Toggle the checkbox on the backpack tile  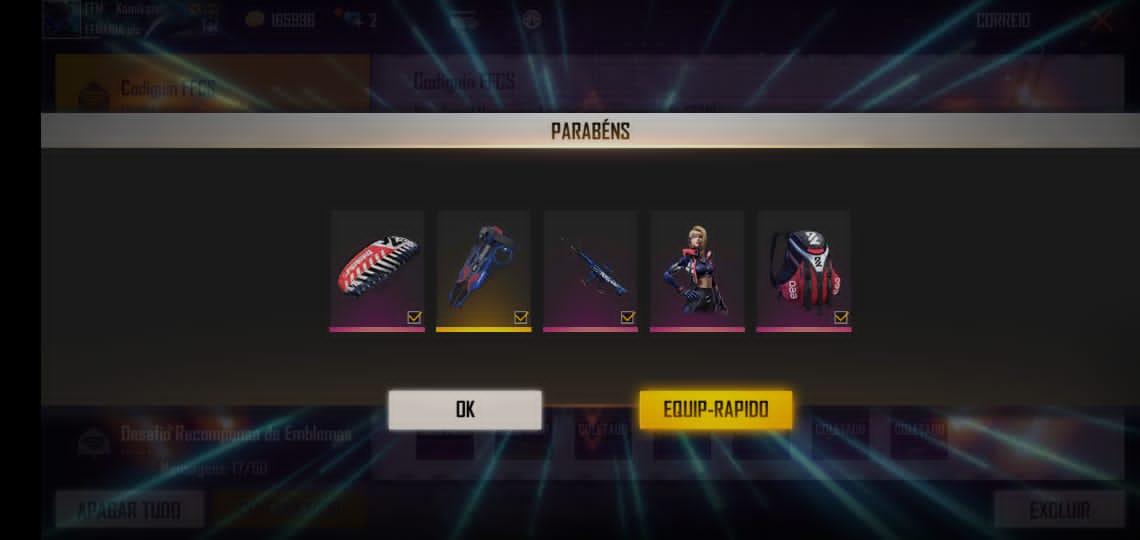(841, 317)
